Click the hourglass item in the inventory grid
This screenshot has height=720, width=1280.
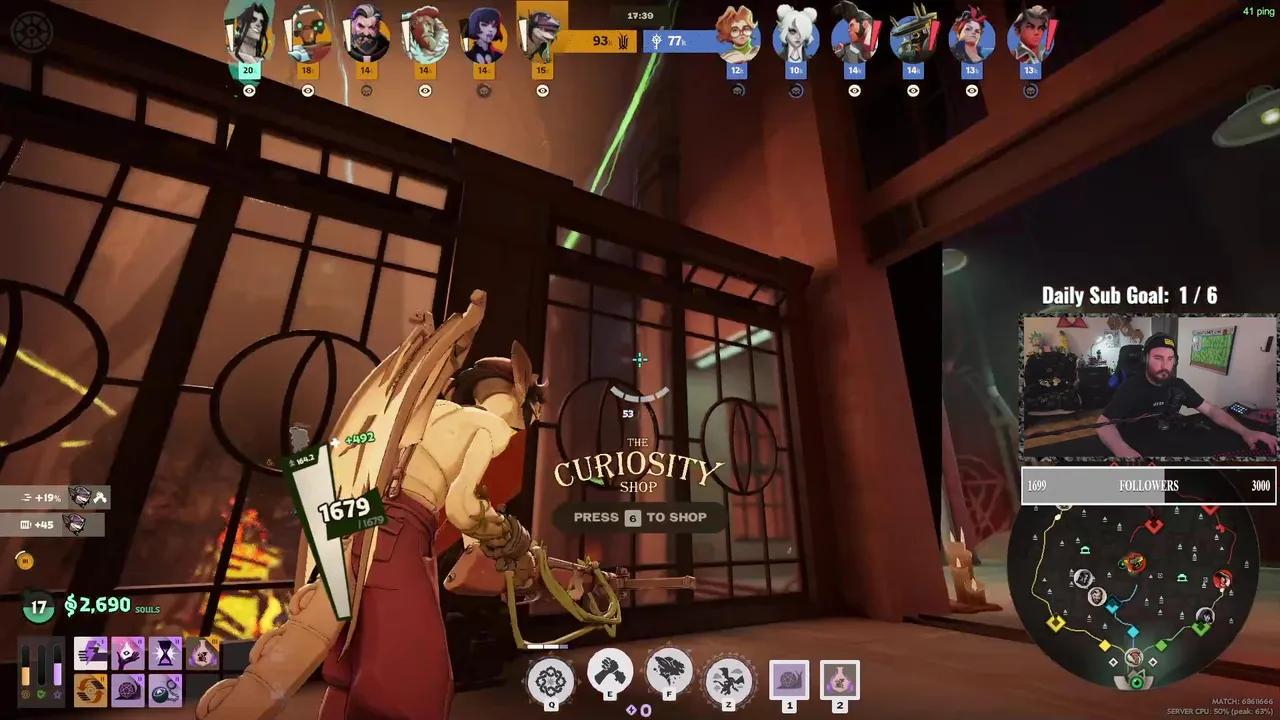(166, 653)
